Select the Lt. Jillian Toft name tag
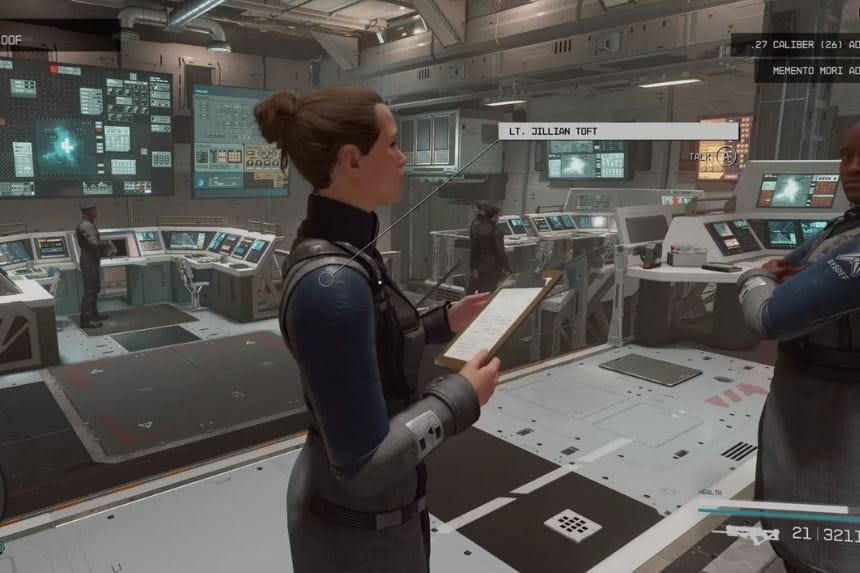This screenshot has width=860, height=573. pyautogui.click(x=618, y=131)
